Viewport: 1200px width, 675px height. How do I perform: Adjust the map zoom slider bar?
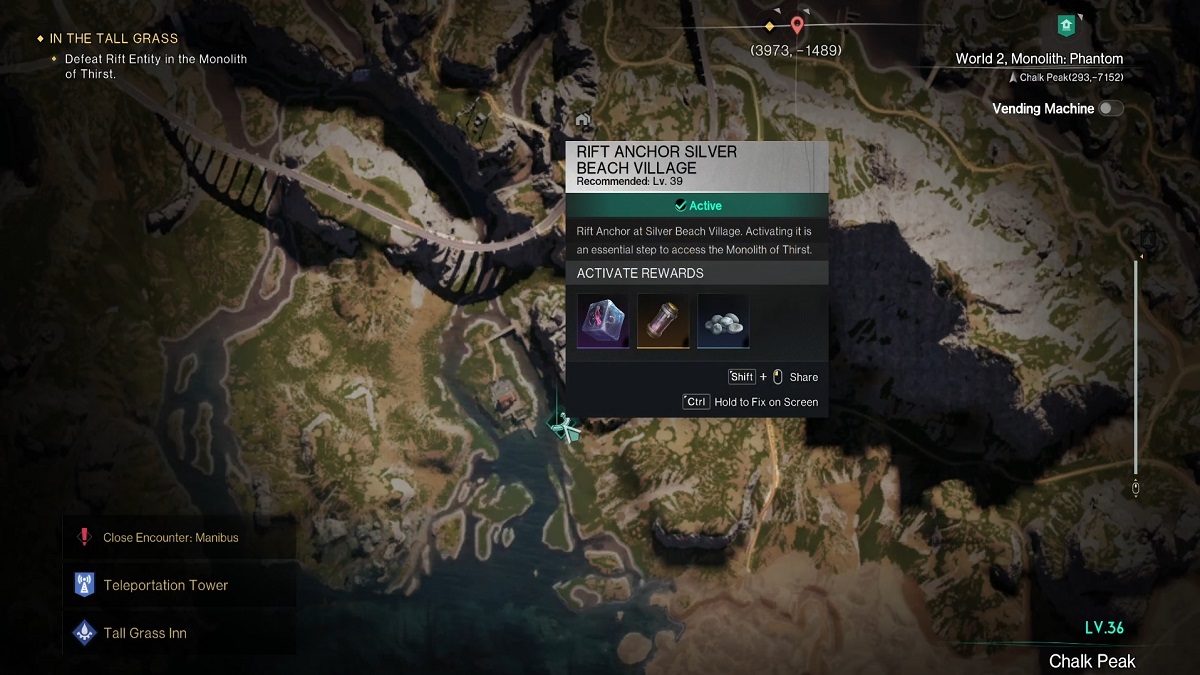[1136, 370]
